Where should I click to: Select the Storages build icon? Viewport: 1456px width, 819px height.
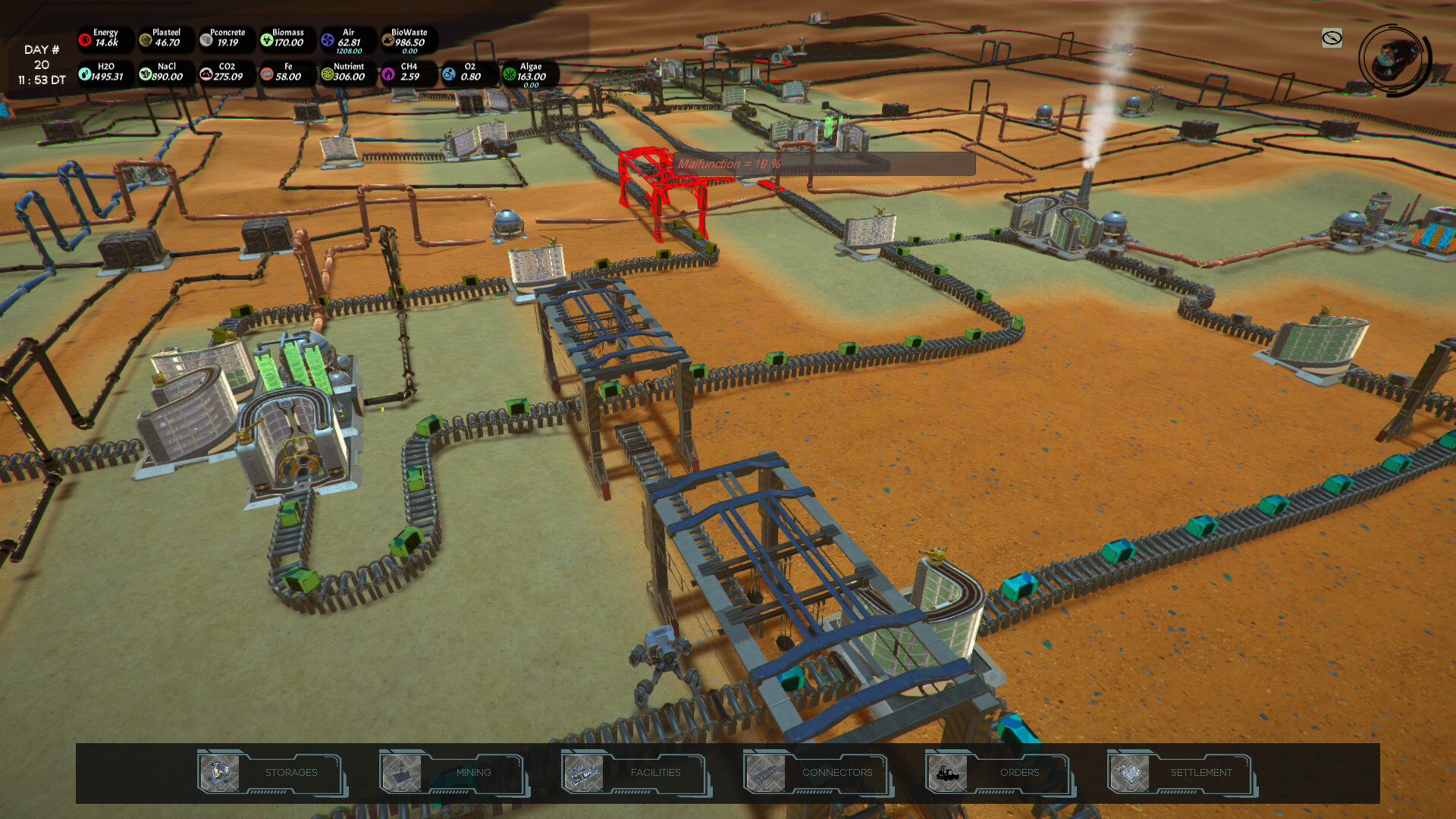click(221, 772)
